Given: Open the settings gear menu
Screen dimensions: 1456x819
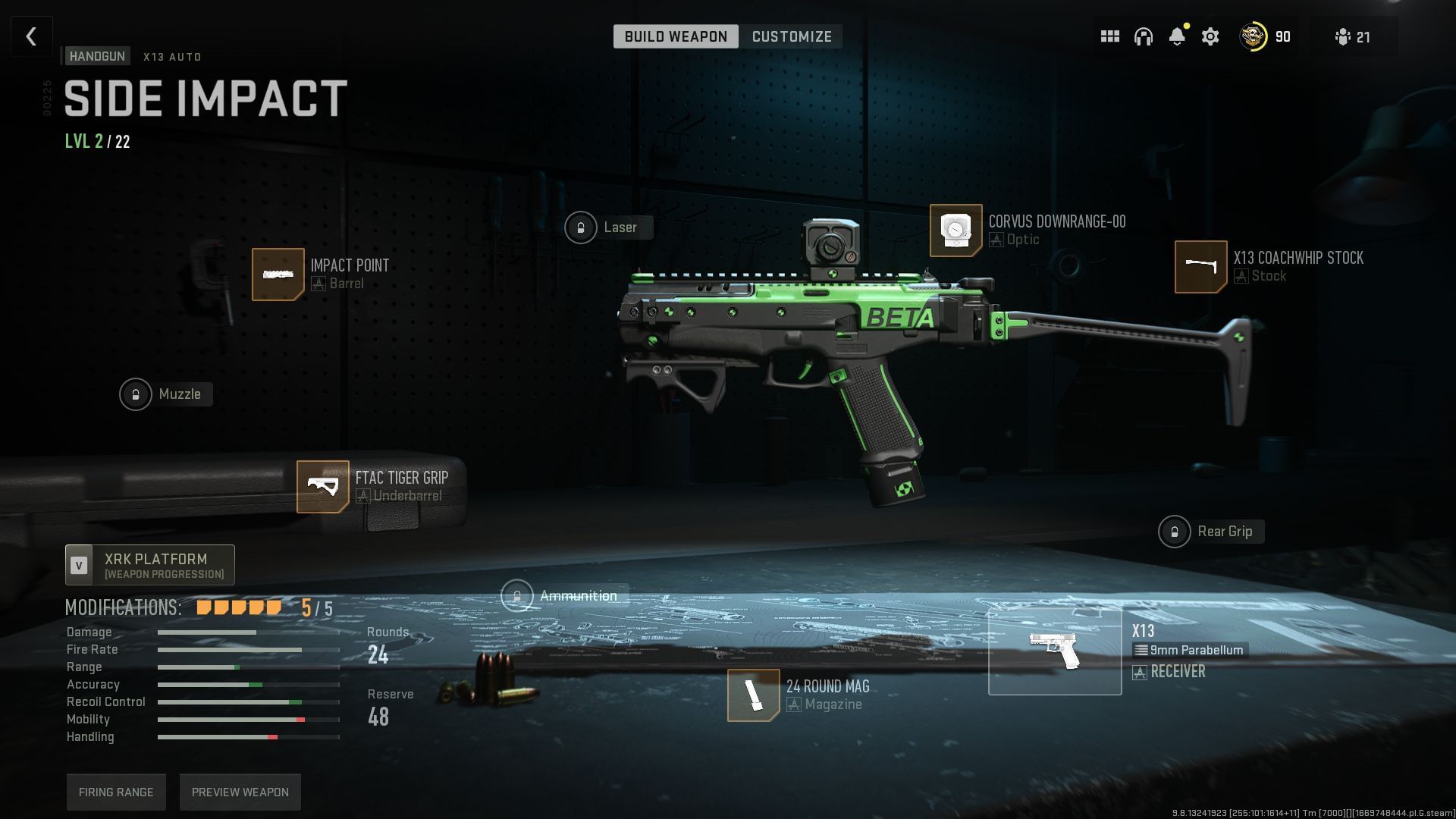Looking at the screenshot, I should click(x=1211, y=36).
